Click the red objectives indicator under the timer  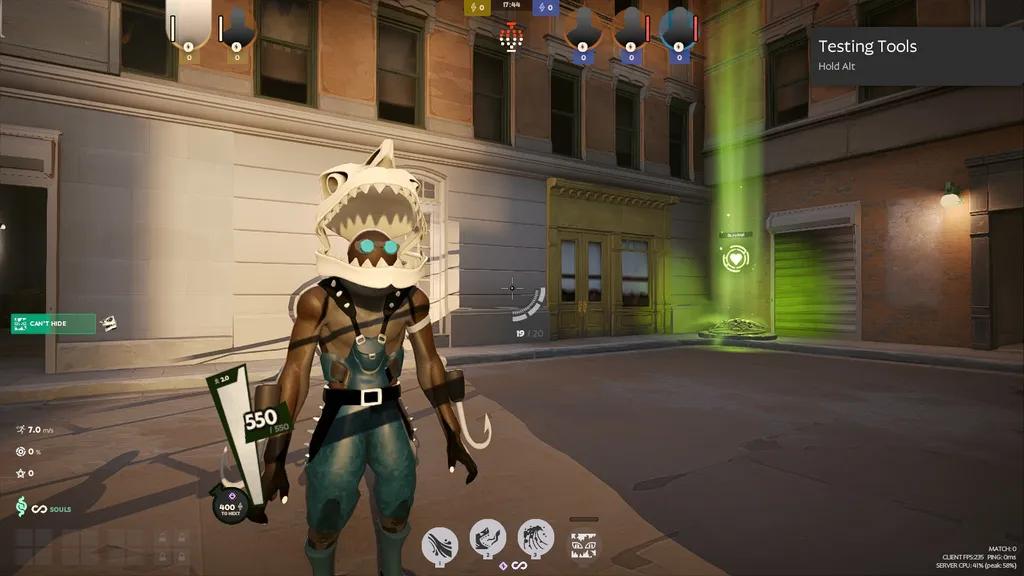click(x=512, y=38)
